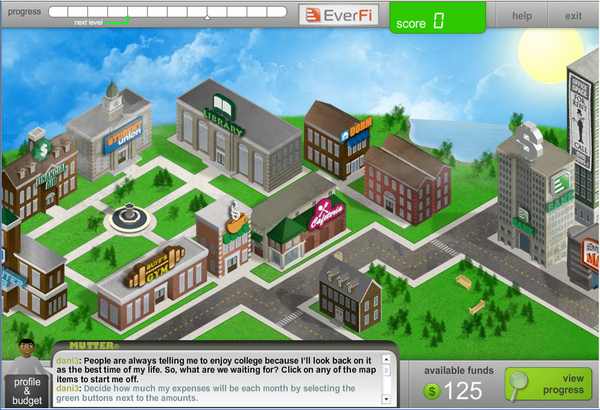
Task: Exit the game
Action: [573, 16]
